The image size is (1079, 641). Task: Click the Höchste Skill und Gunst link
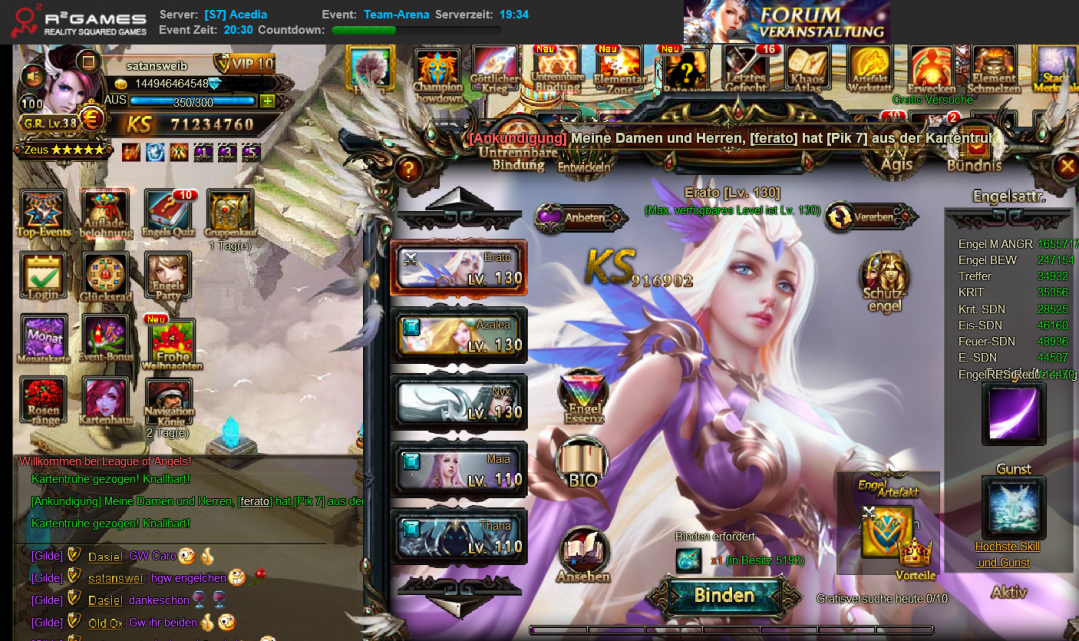click(x=1009, y=554)
